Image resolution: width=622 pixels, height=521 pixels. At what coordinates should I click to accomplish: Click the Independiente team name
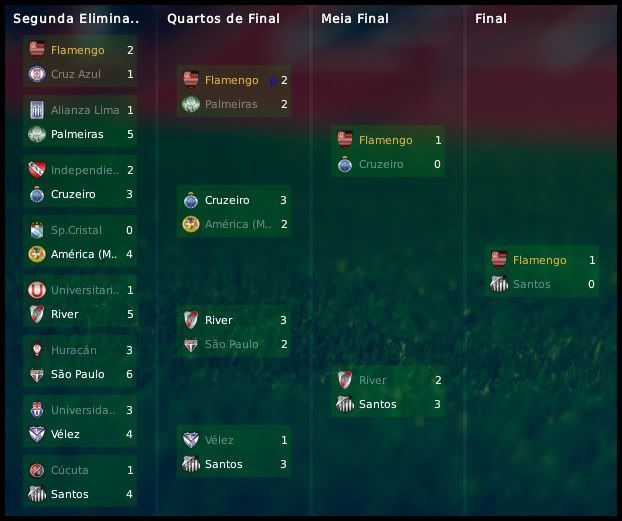pos(85,170)
